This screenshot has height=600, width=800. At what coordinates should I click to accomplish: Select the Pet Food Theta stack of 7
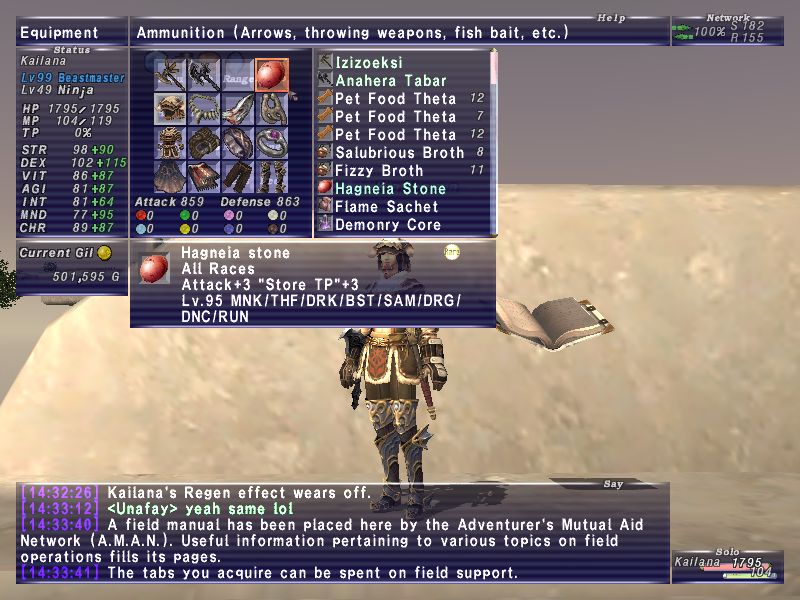tap(395, 117)
